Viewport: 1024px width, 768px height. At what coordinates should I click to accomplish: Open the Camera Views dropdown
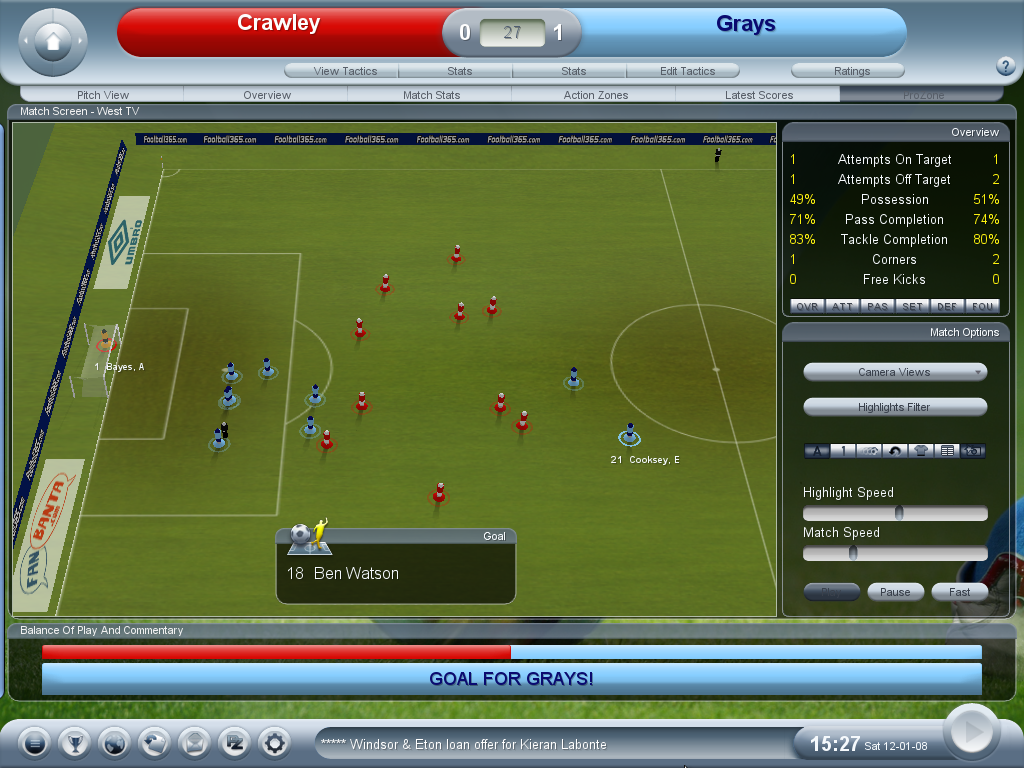[895, 372]
